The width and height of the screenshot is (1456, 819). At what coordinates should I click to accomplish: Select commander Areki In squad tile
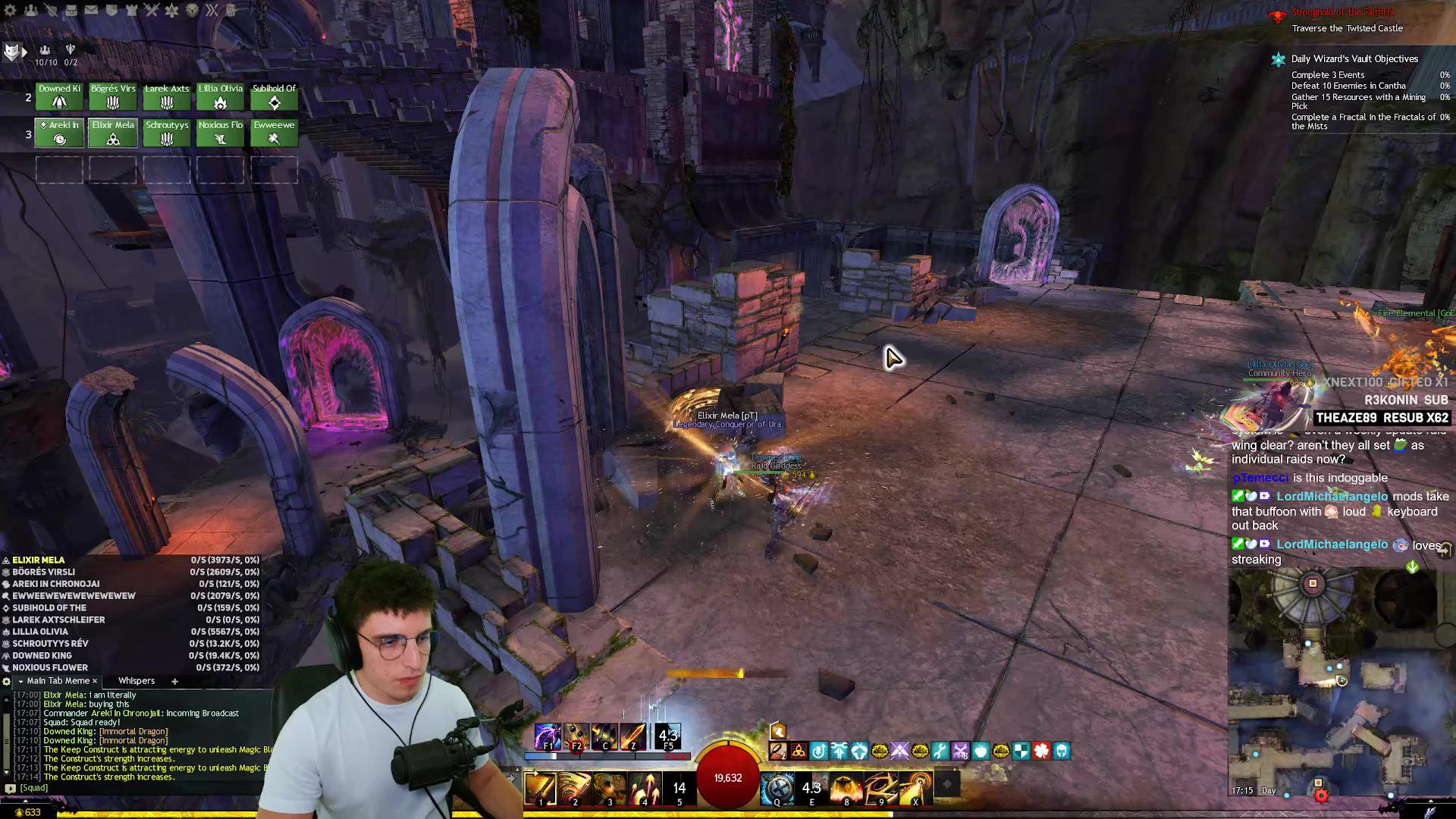pos(59,133)
